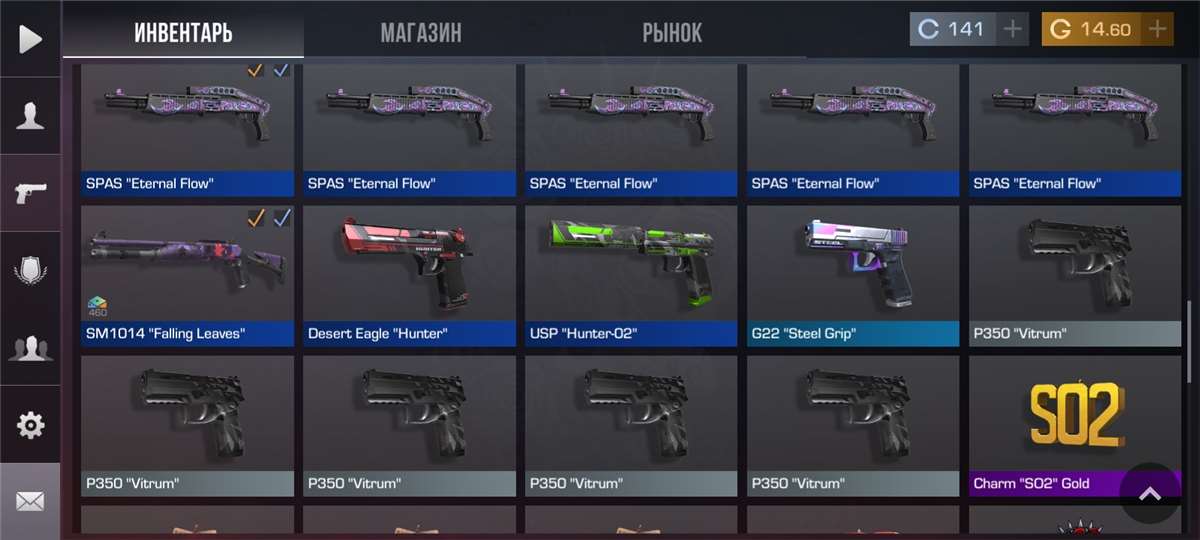Click the play triangle sidebar icon

[x=30, y=39]
